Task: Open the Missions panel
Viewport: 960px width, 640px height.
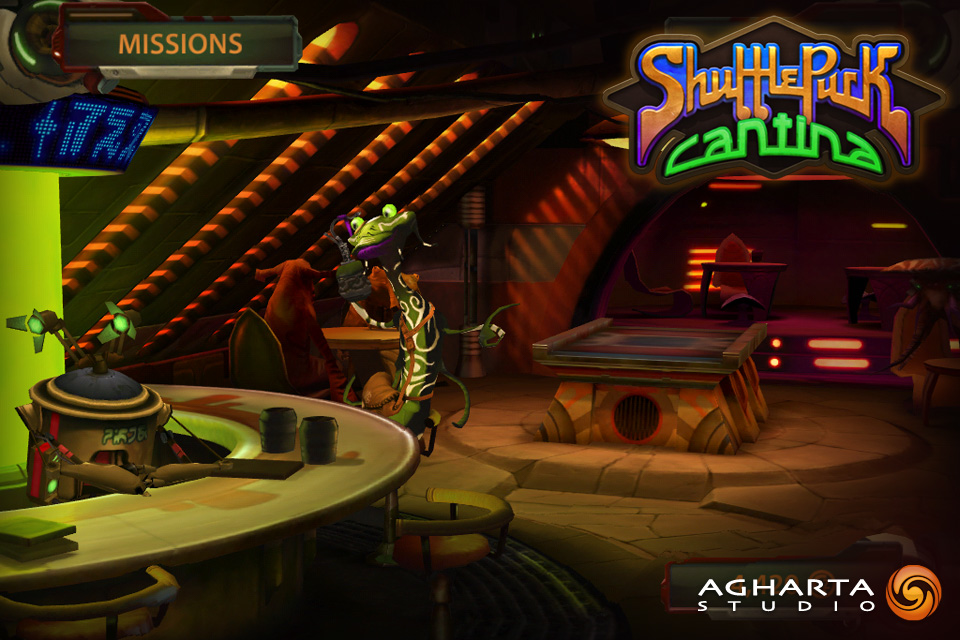Action: (x=180, y=44)
